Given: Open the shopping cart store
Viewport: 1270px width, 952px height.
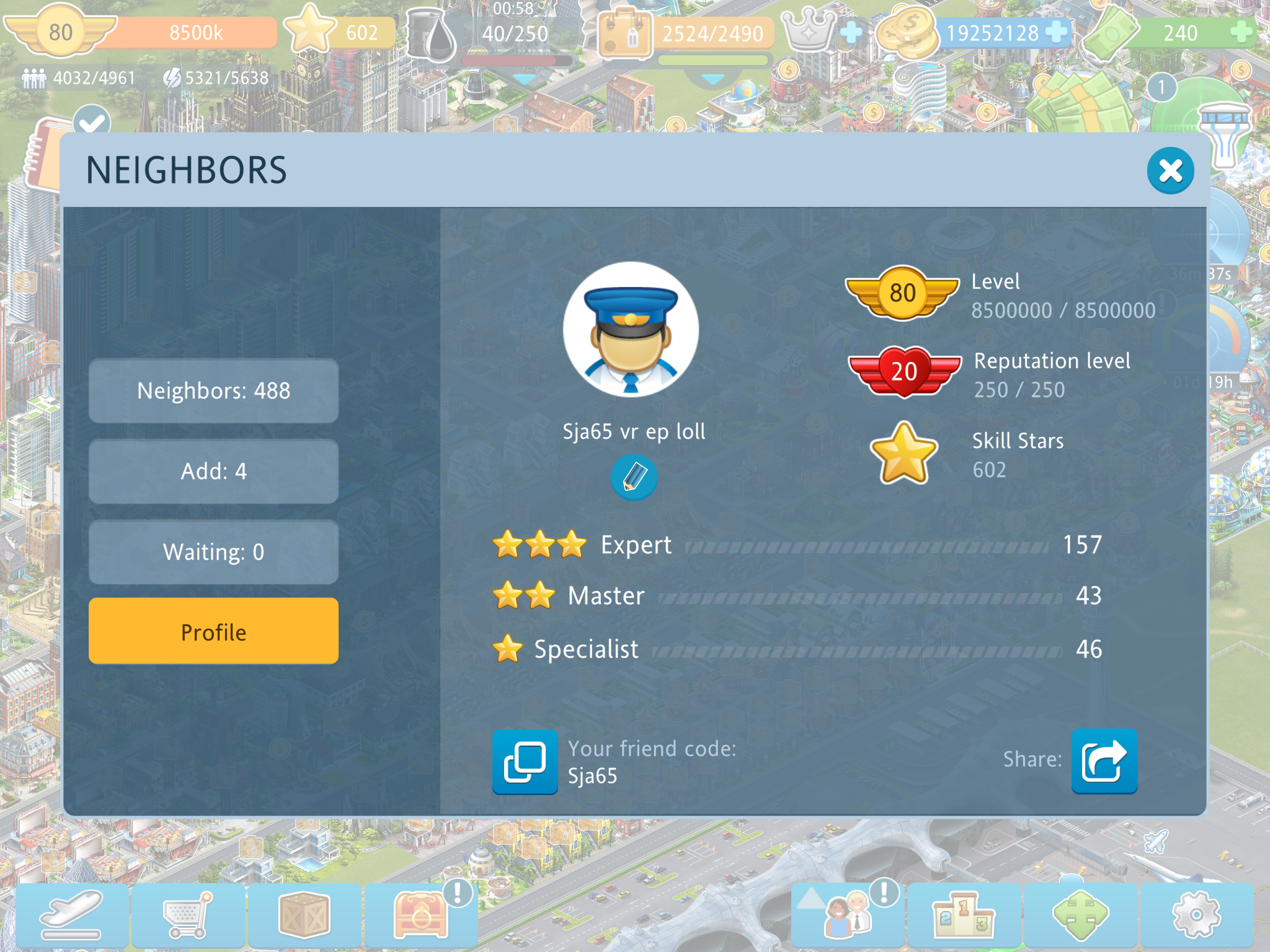Looking at the screenshot, I should 188,915.
